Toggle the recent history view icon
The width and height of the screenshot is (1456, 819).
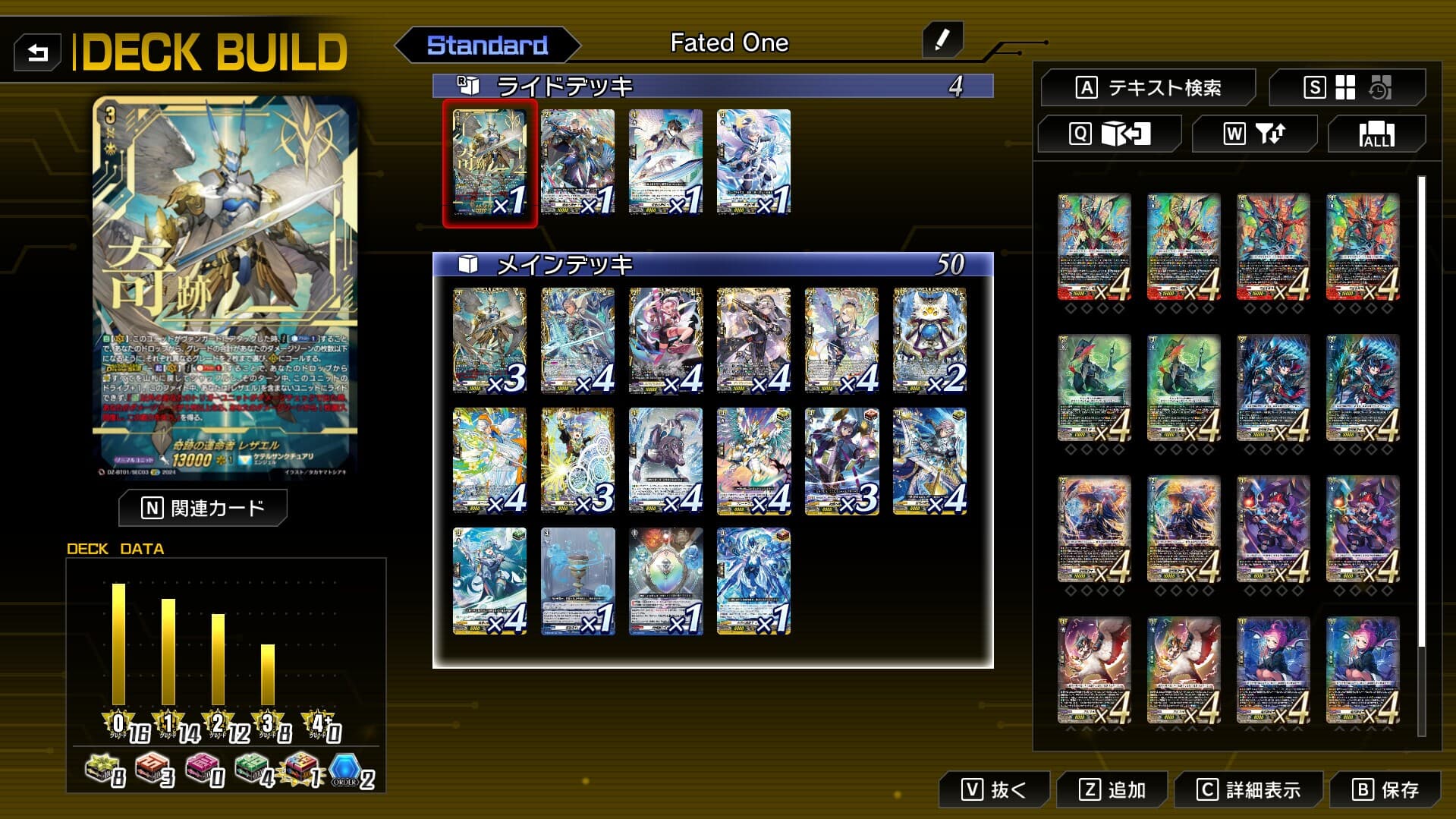coord(1379,87)
